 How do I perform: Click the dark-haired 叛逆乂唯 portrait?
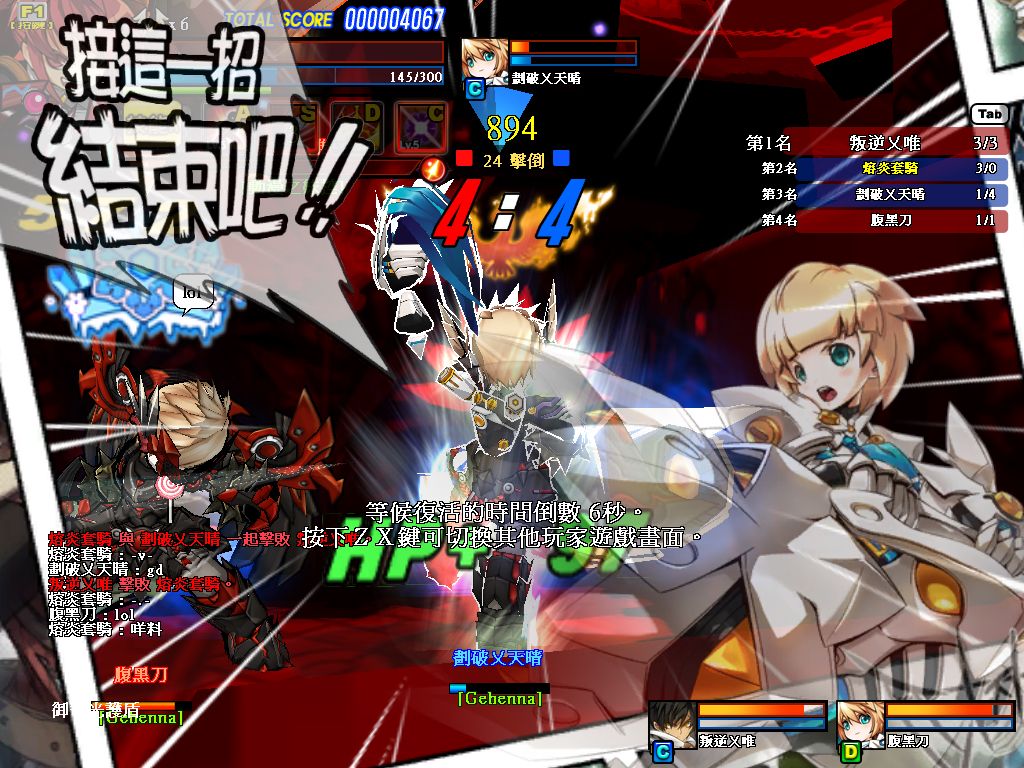pyautogui.click(x=672, y=724)
